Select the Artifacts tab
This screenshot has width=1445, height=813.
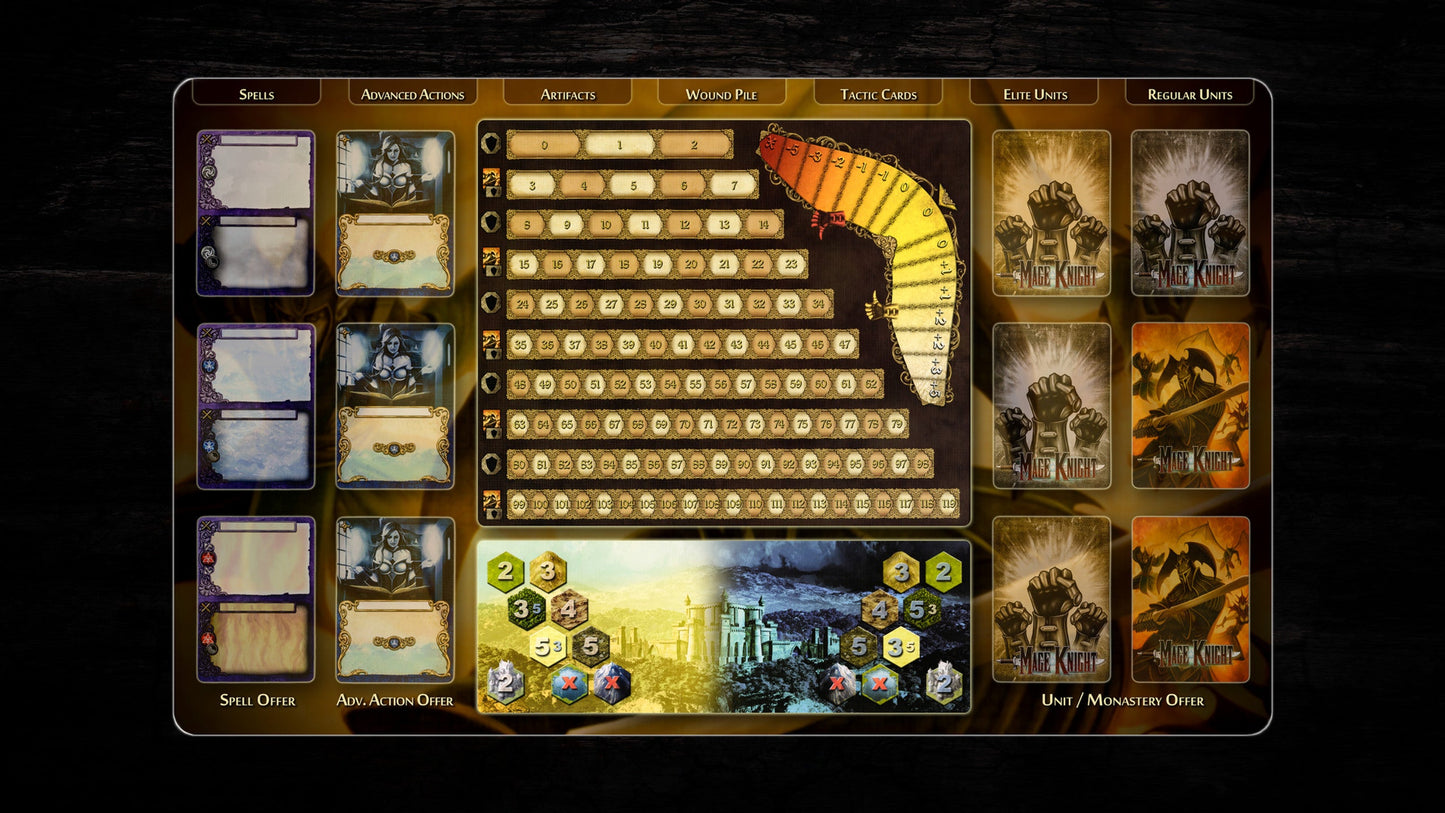pyautogui.click(x=567, y=94)
